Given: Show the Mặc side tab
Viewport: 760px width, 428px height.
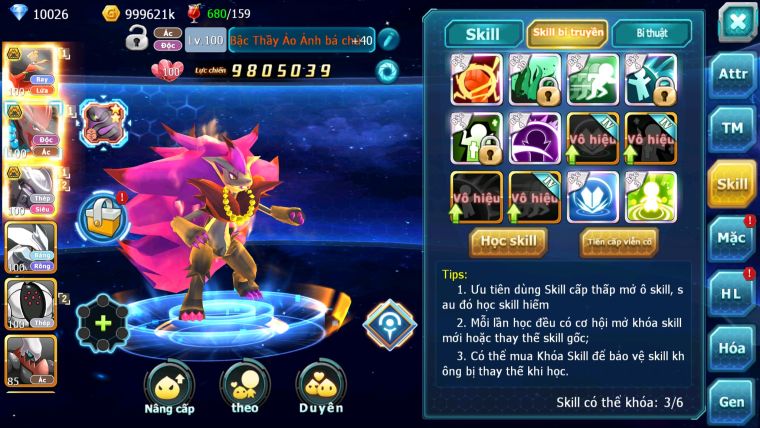Looking at the screenshot, I should tap(732, 238).
